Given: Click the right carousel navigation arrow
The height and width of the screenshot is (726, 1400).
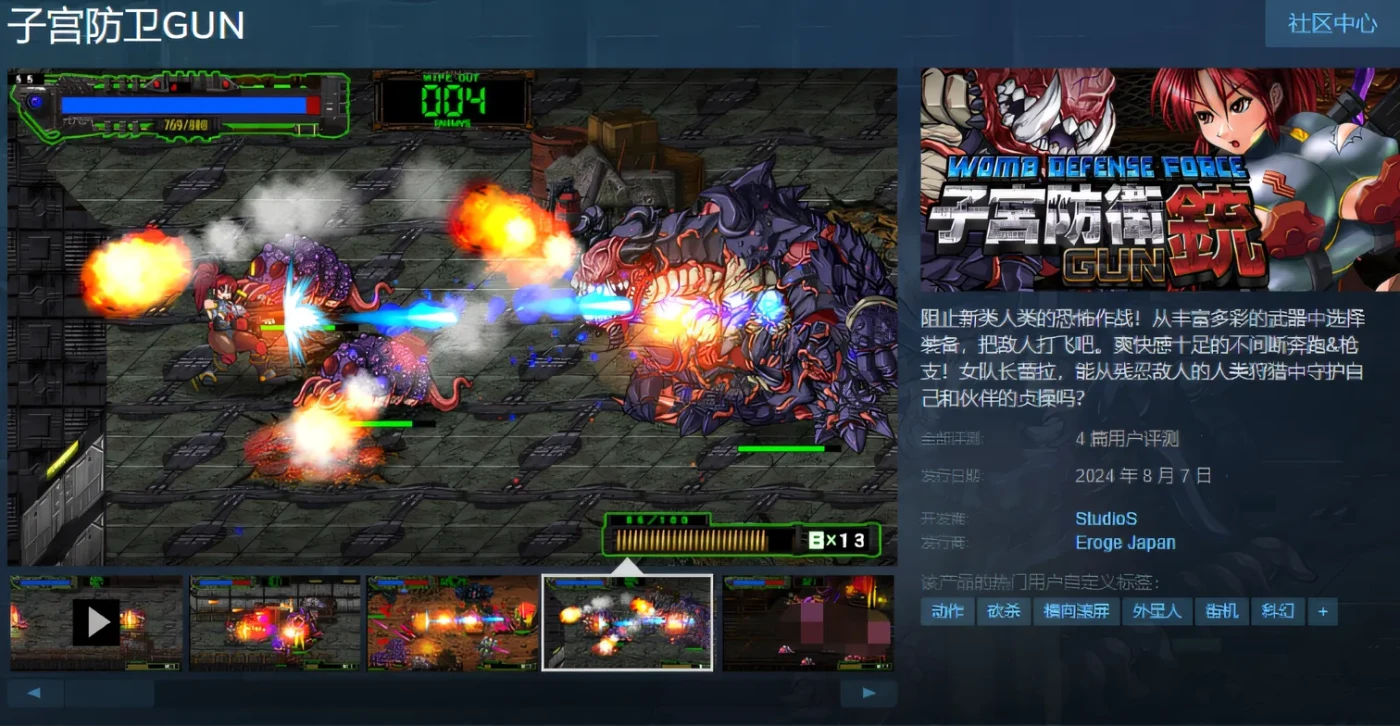Looking at the screenshot, I should point(868,692).
